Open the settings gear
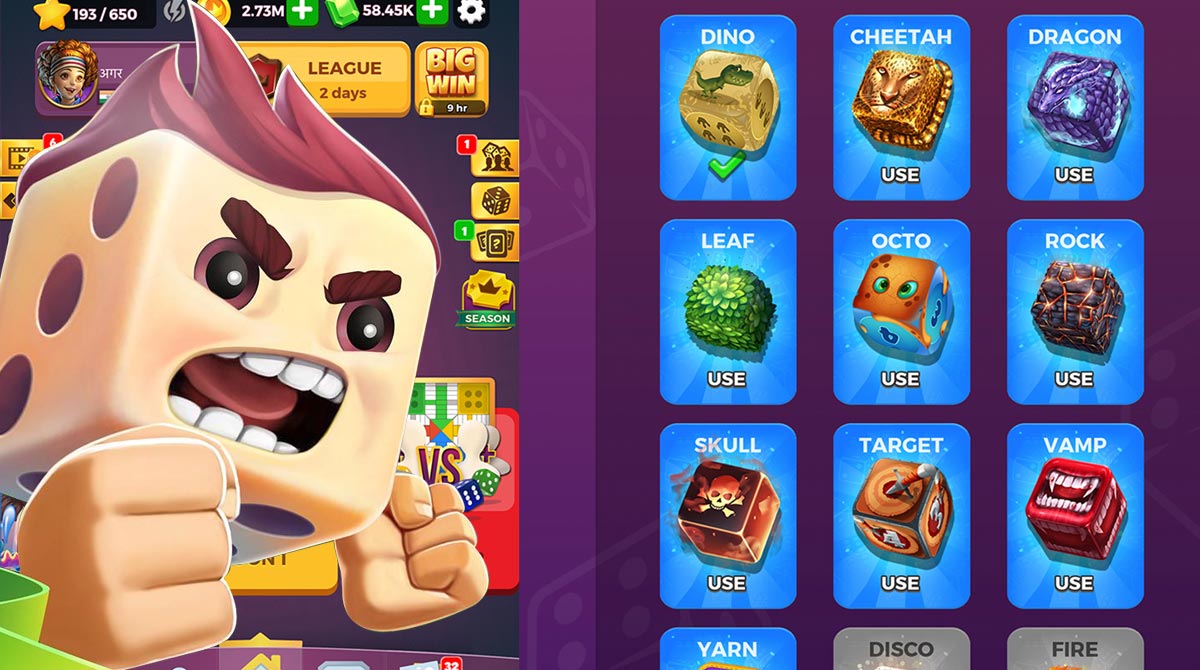The height and width of the screenshot is (670, 1200). tap(471, 12)
